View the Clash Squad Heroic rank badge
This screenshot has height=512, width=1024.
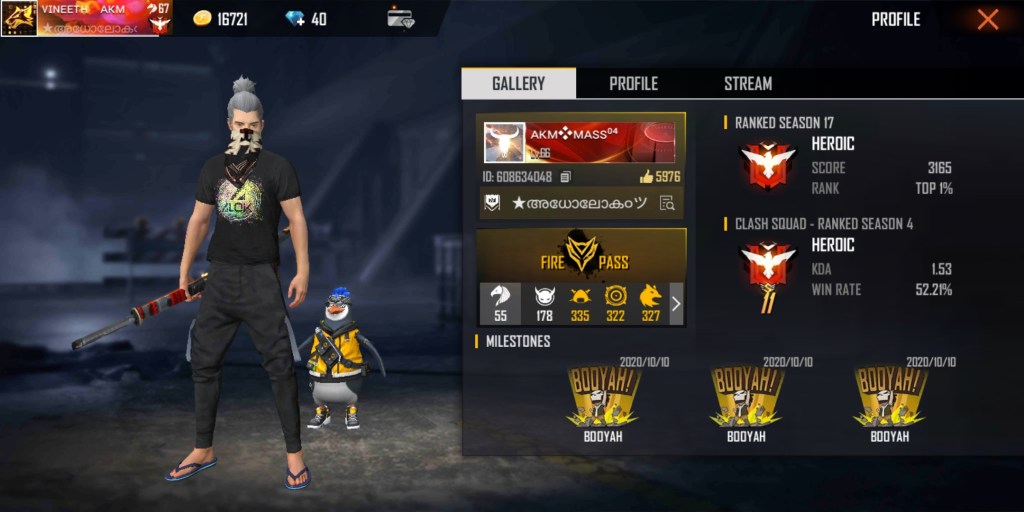(767, 271)
